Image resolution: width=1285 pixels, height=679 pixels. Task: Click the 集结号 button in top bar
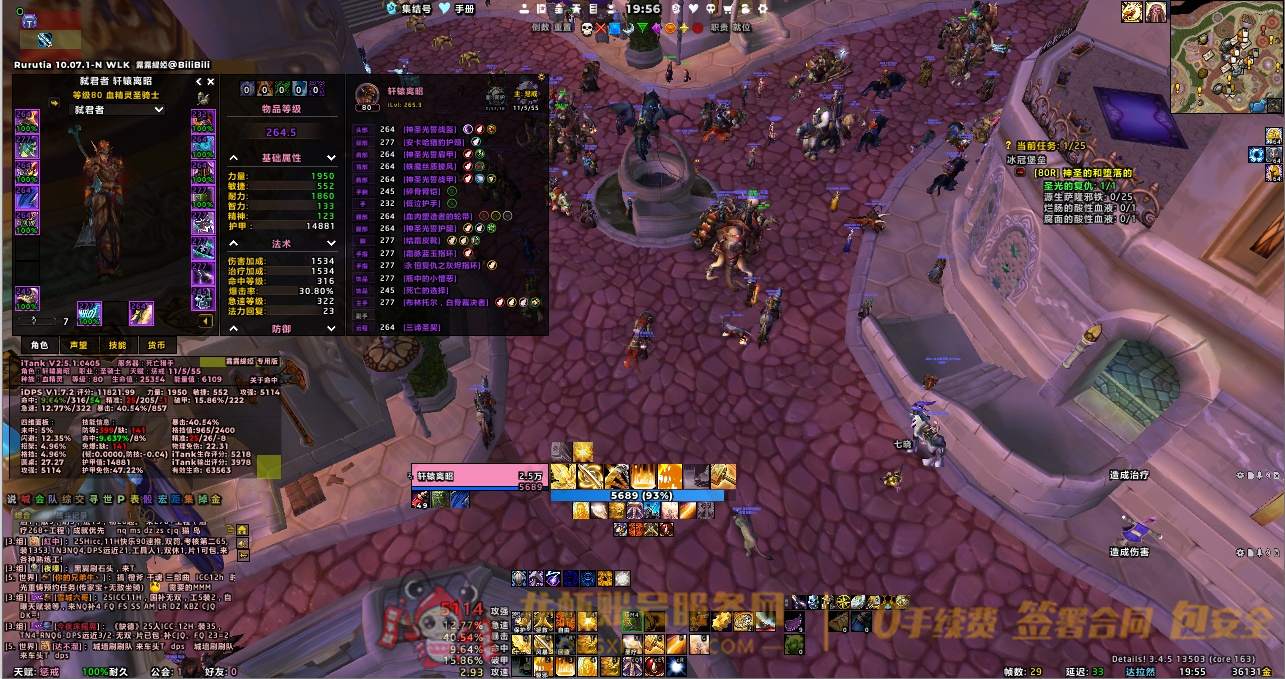coord(409,9)
